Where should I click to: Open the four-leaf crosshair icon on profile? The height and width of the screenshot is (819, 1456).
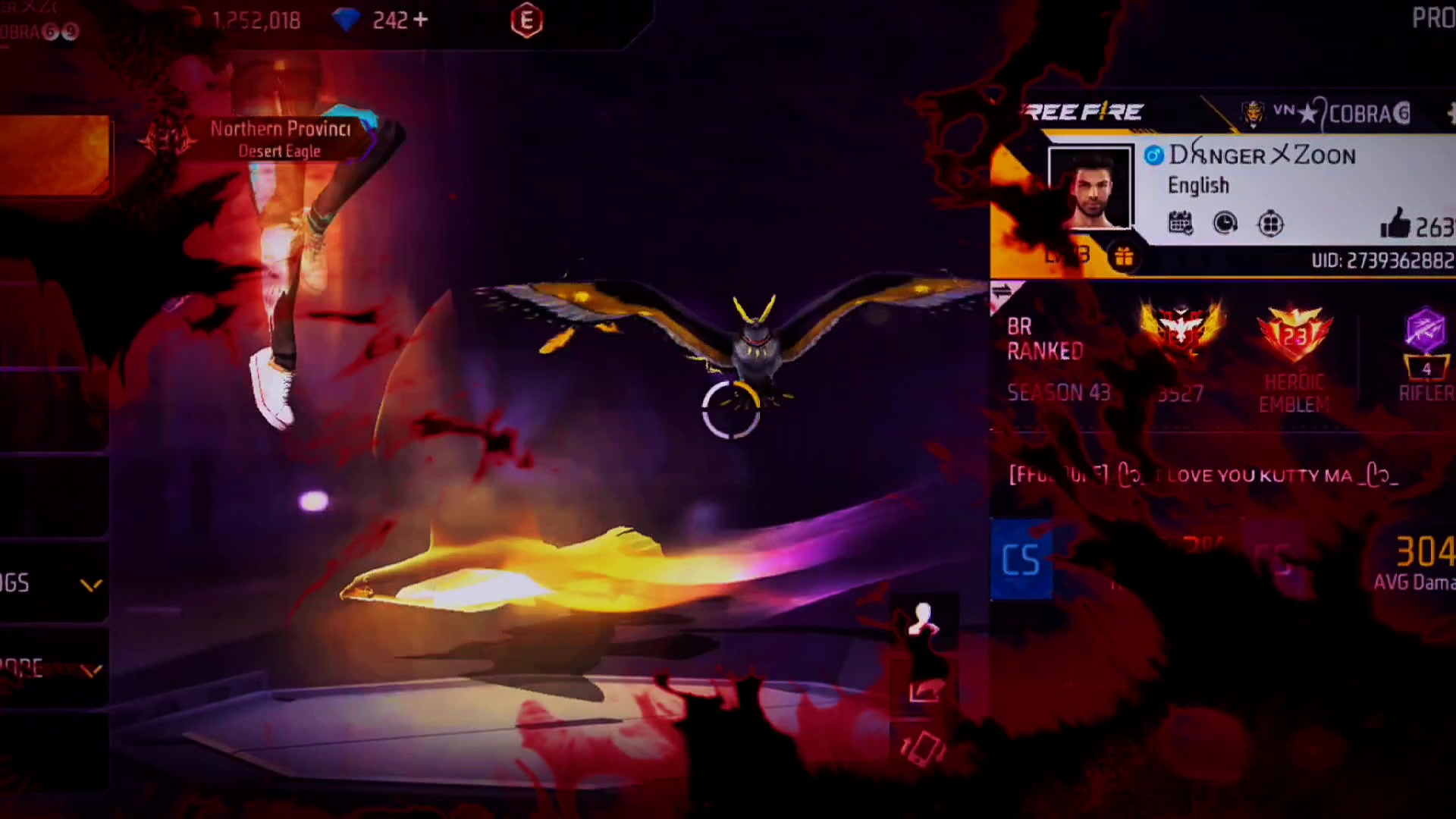tap(1270, 224)
